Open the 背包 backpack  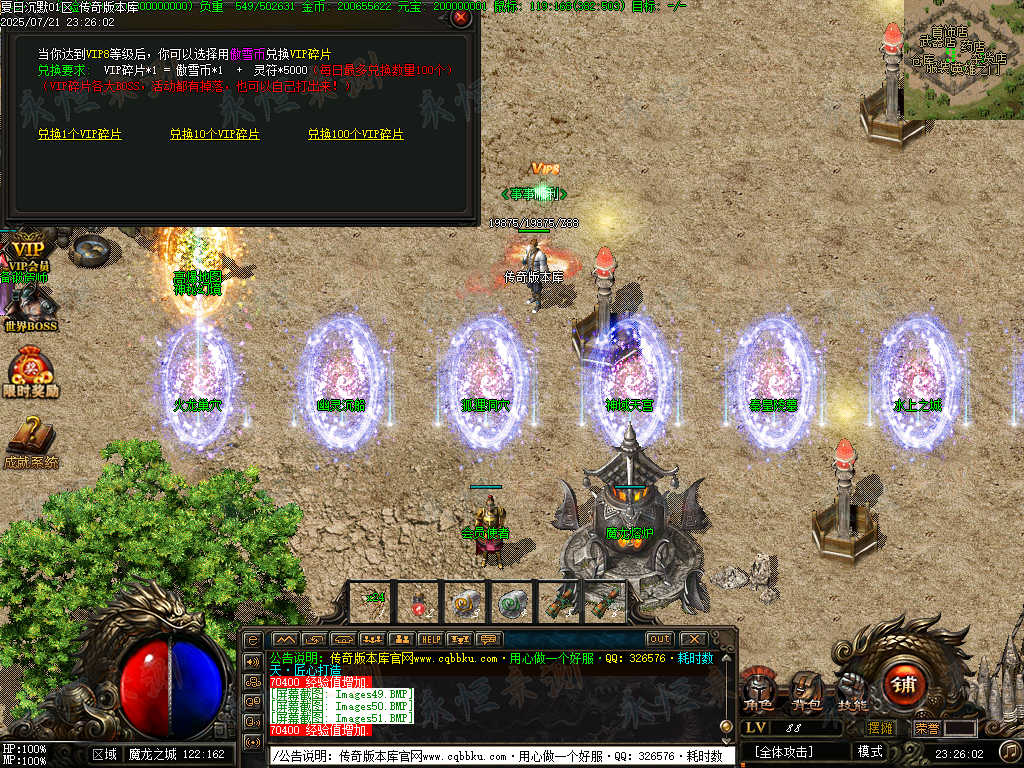[x=806, y=692]
